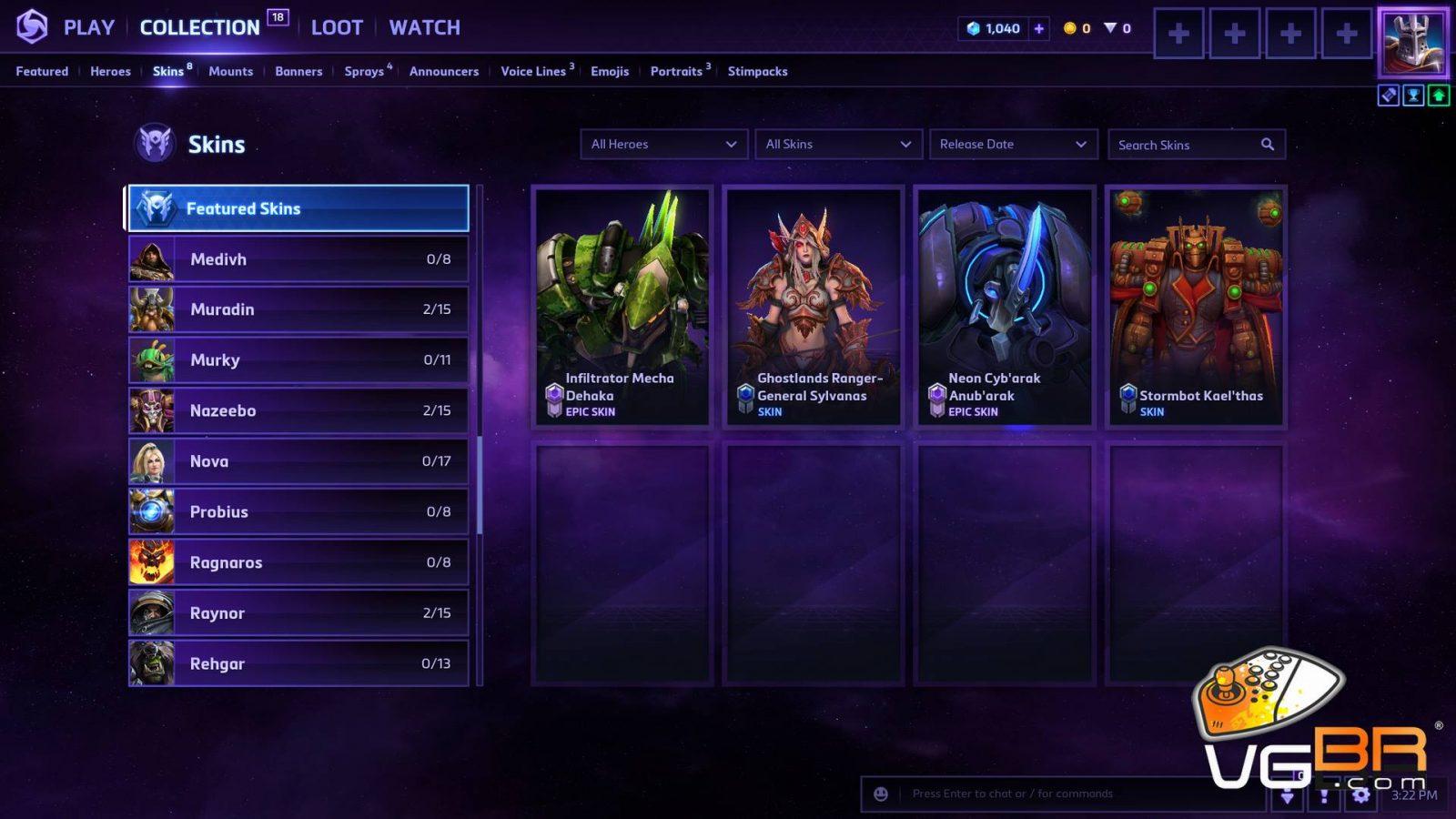
Task: Open the PLAY screen
Action: click(88, 27)
